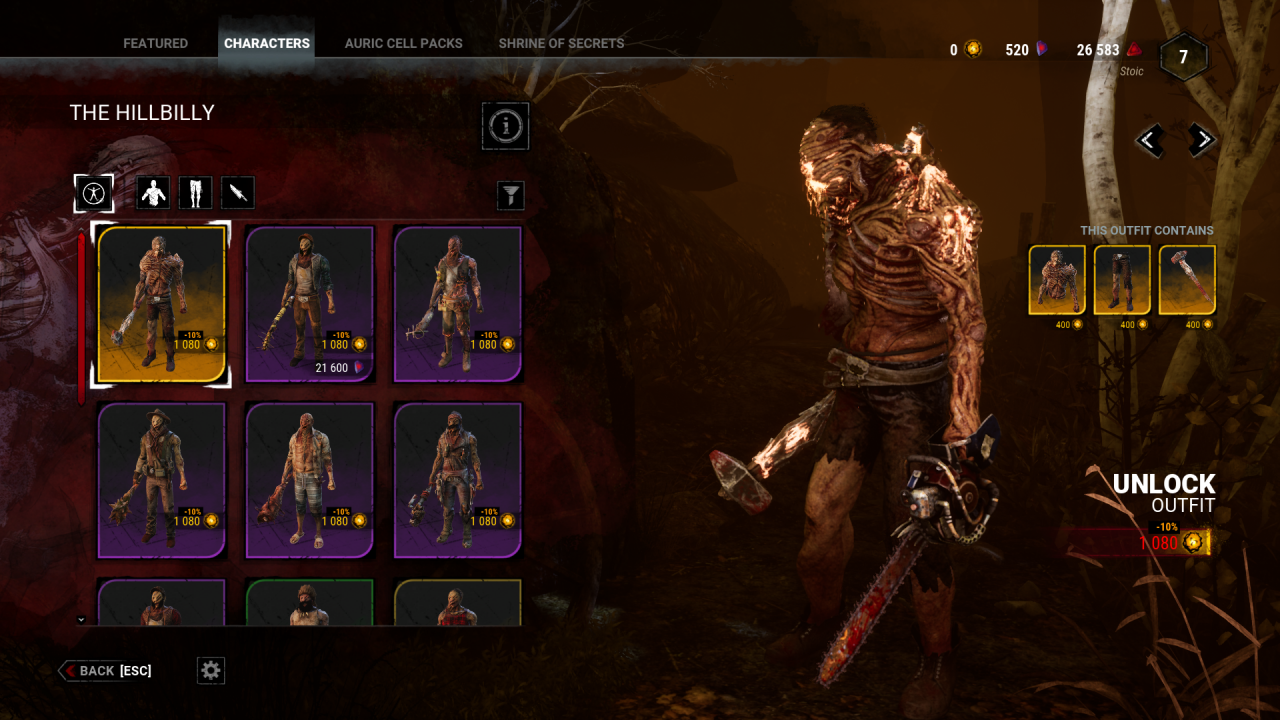Toggle the legs cosmetics filter
Screen dimensions: 1280x720
pyautogui.click(x=195, y=192)
